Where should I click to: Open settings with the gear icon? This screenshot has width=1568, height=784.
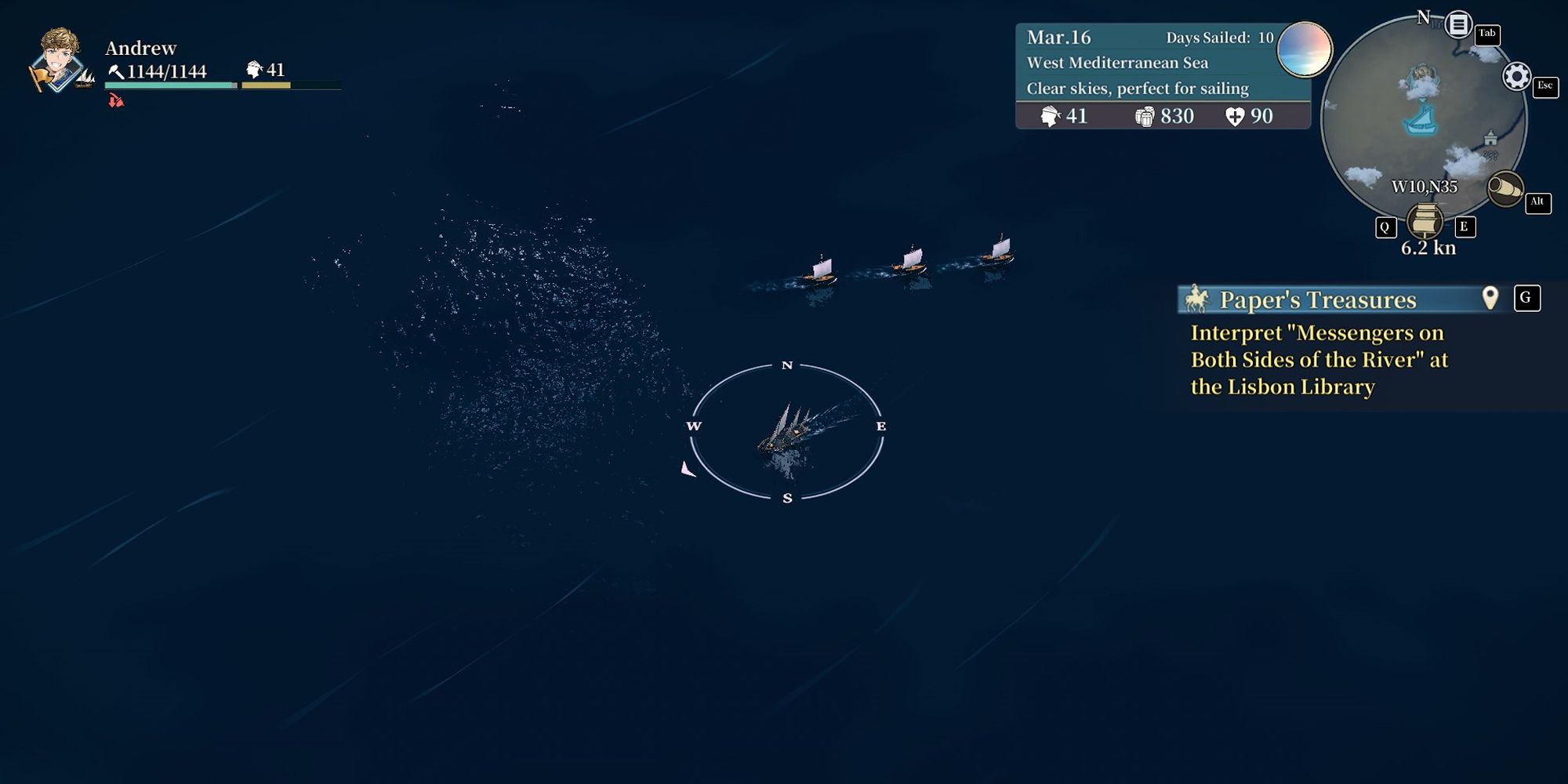tap(1518, 76)
